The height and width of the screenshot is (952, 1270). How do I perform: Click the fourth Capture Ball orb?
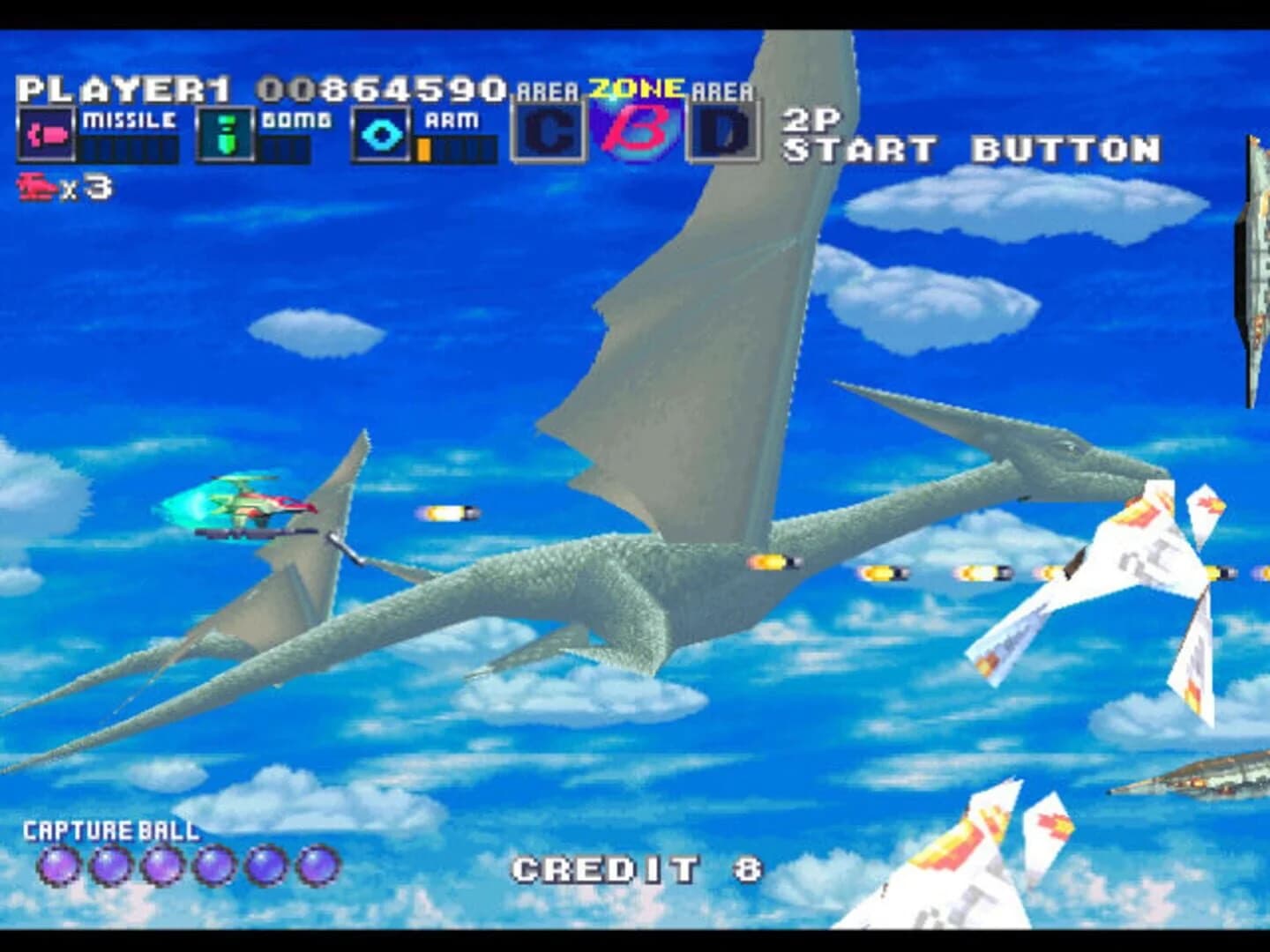tap(213, 866)
